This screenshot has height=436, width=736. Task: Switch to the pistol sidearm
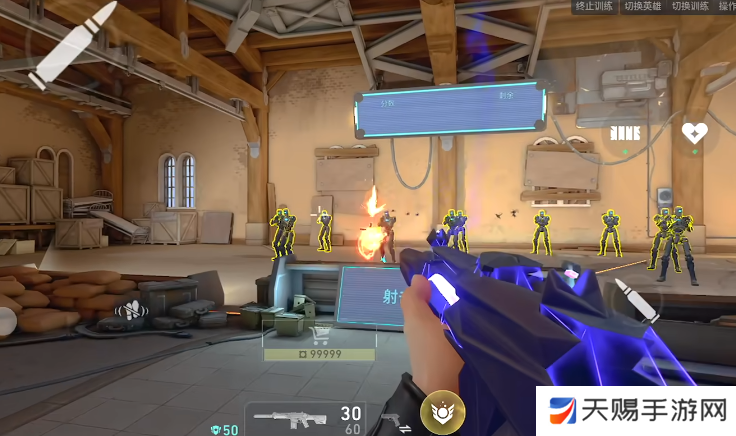tap(392, 420)
